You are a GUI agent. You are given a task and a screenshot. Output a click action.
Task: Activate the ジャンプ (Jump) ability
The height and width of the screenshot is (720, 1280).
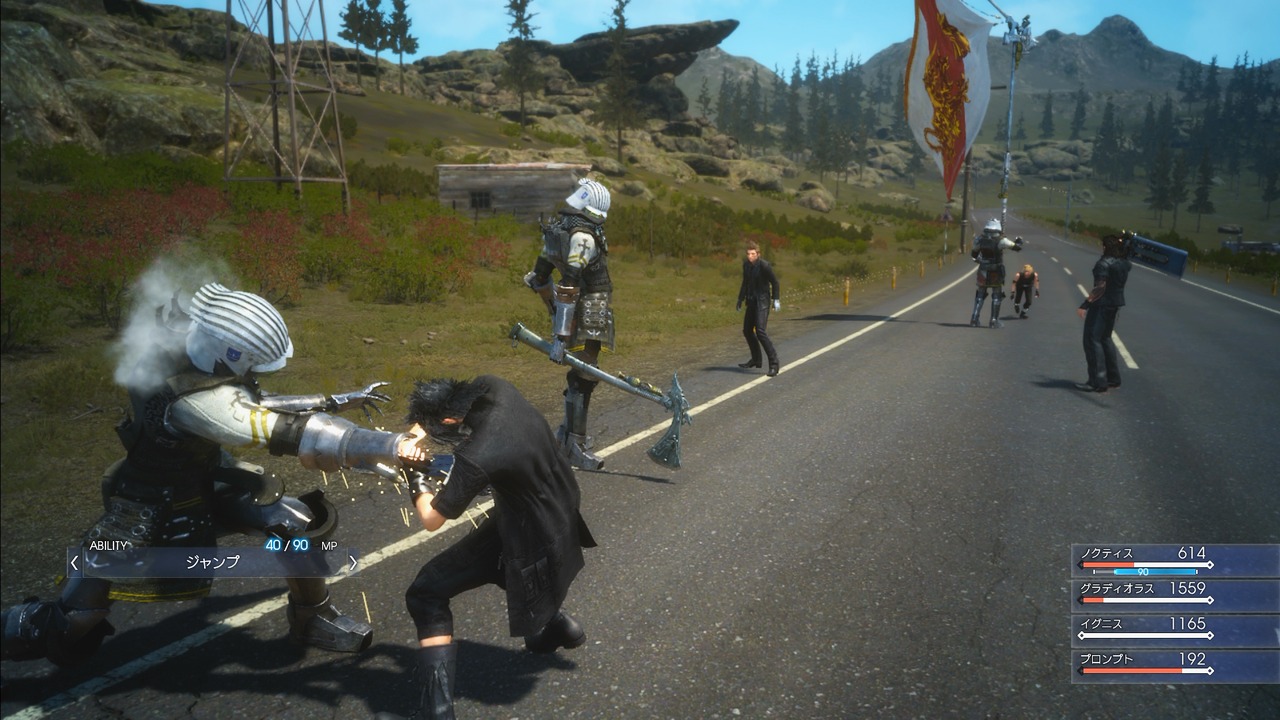(x=213, y=562)
